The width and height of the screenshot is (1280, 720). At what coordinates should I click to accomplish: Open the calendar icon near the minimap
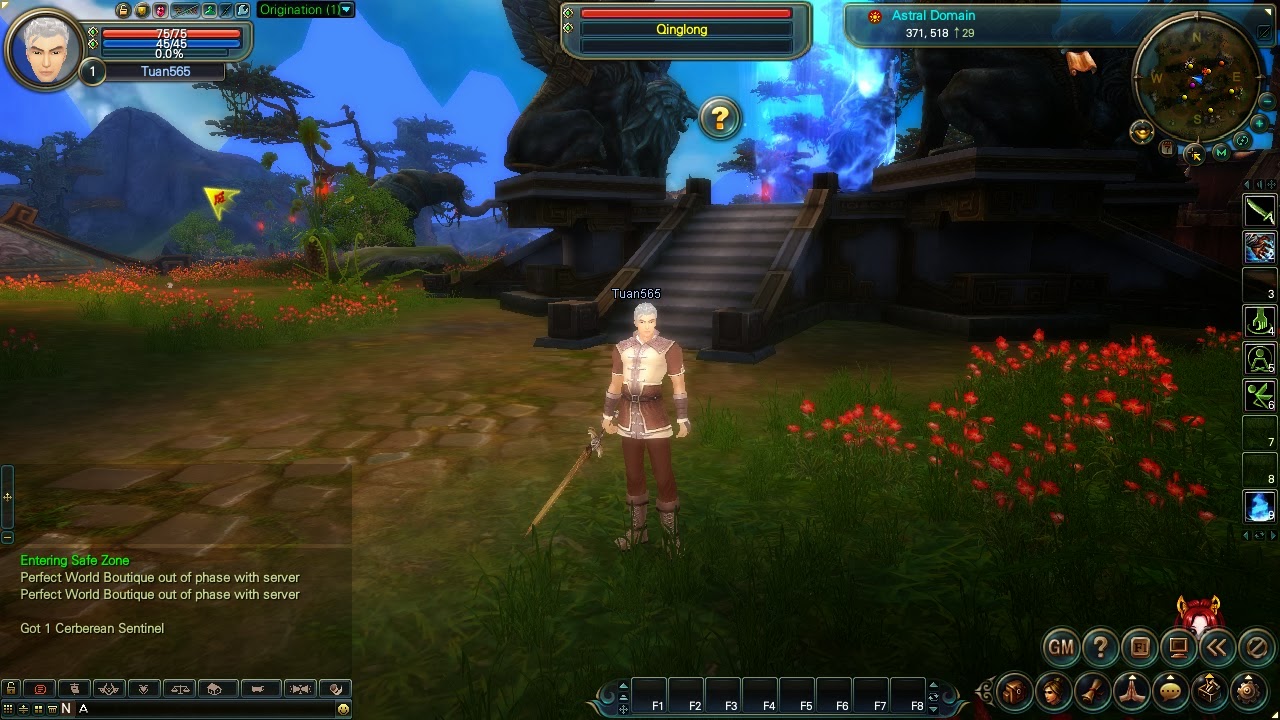[1167, 148]
